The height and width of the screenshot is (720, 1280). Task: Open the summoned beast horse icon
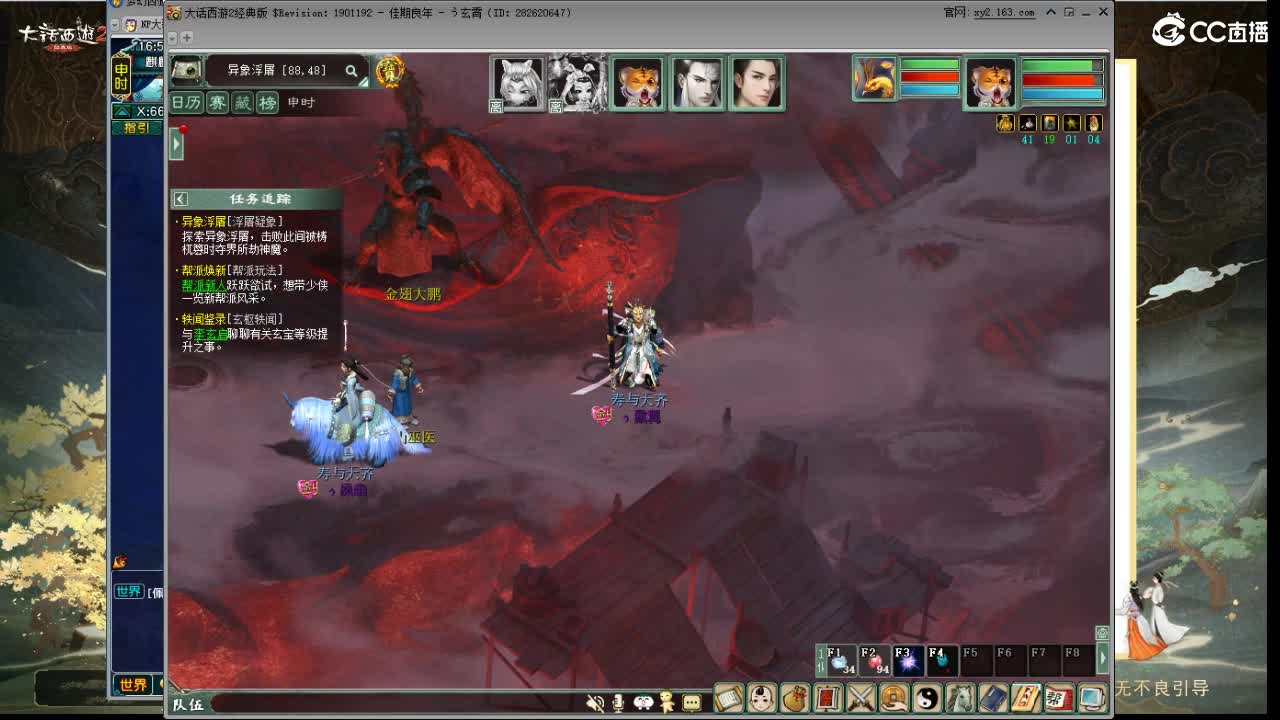coord(961,700)
